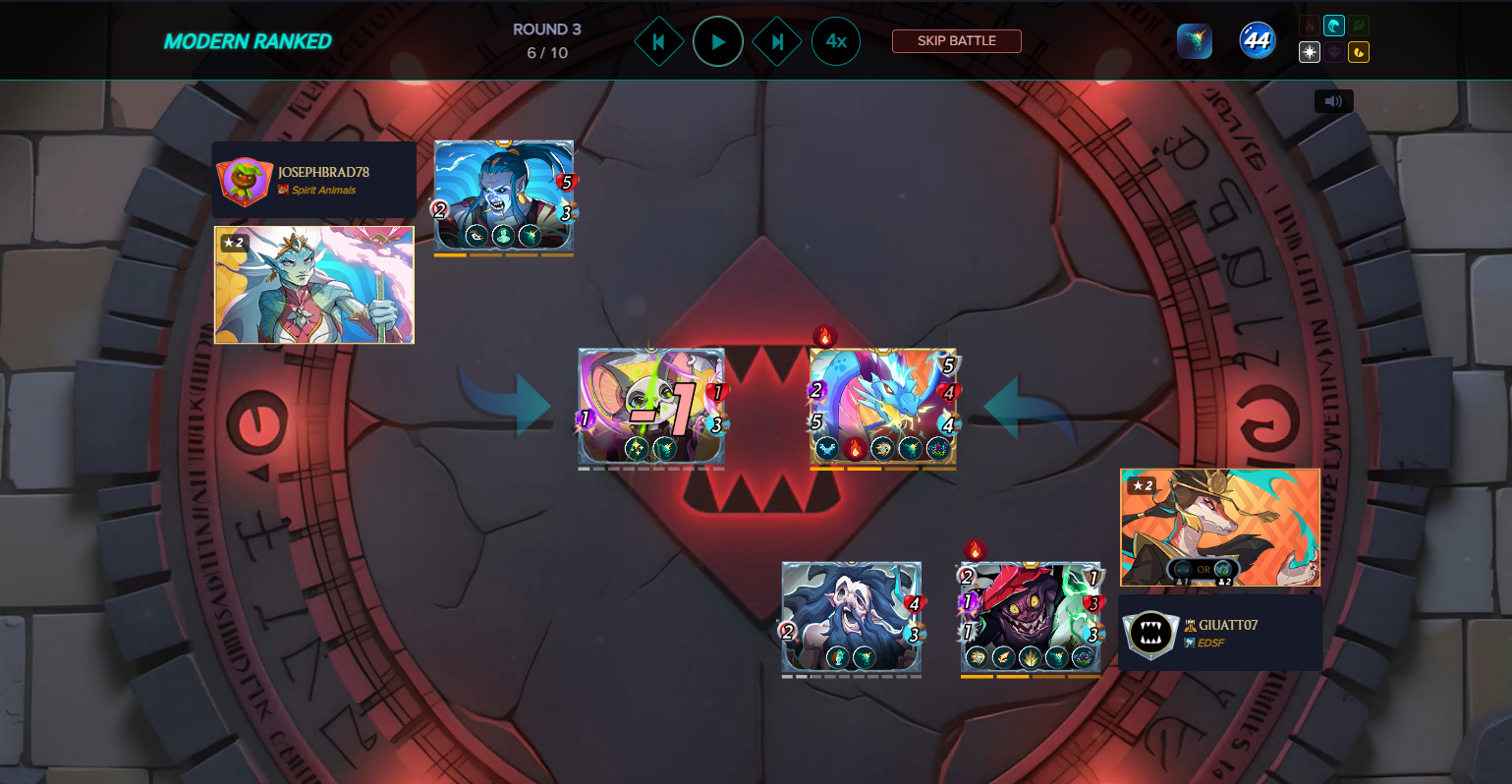Select the blue dragon monster card
The height and width of the screenshot is (784, 1512).
point(882,406)
